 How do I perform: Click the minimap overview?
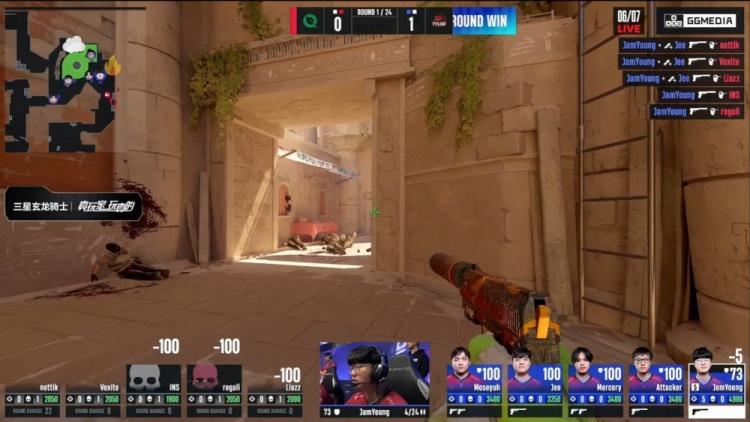[58, 80]
